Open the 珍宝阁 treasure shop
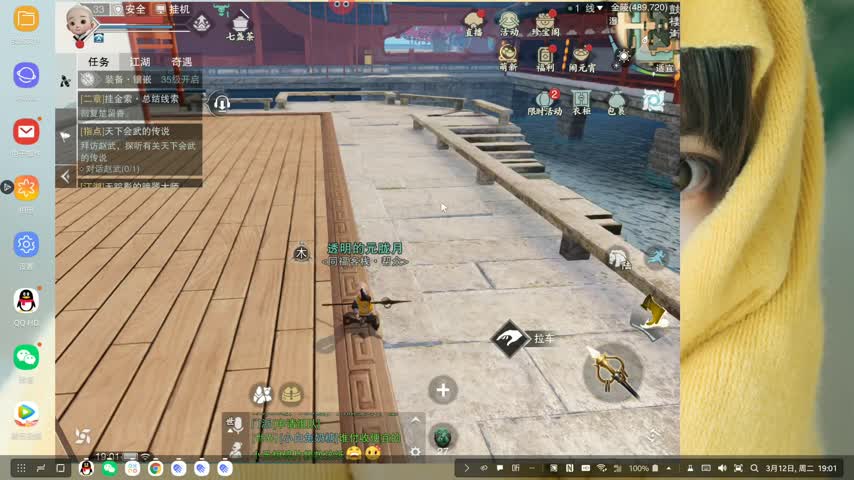 pos(545,23)
